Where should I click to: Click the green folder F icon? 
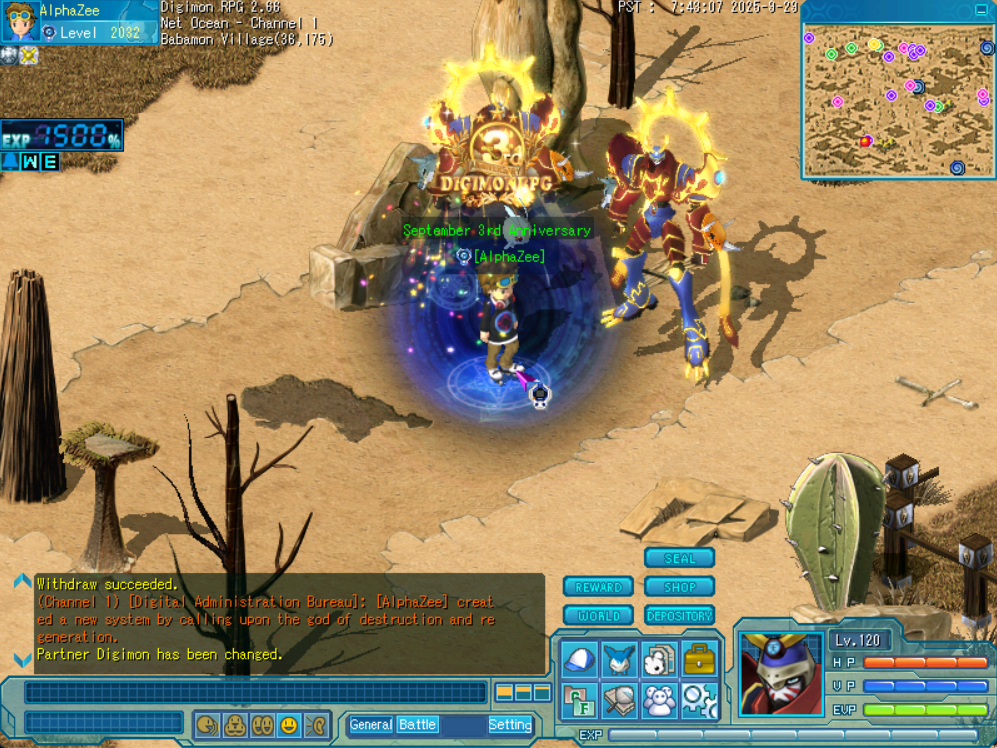[579, 700]
